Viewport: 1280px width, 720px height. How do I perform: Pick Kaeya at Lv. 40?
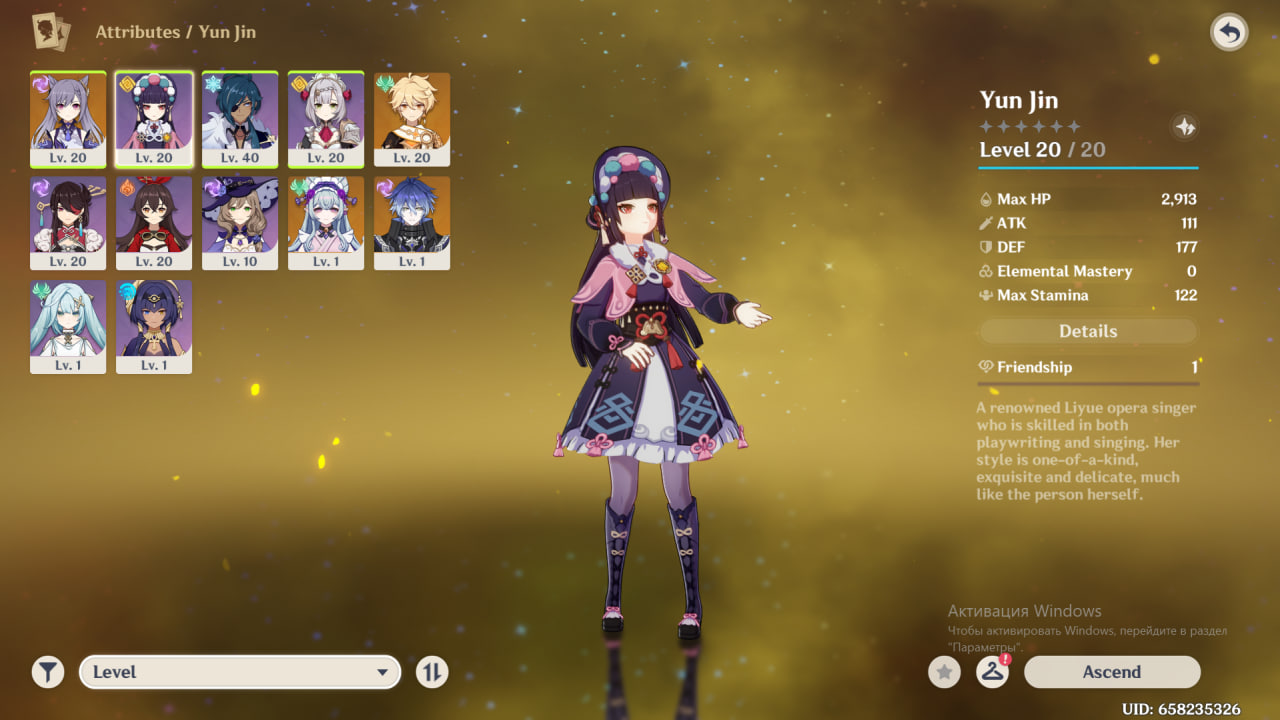coord(240,118)
